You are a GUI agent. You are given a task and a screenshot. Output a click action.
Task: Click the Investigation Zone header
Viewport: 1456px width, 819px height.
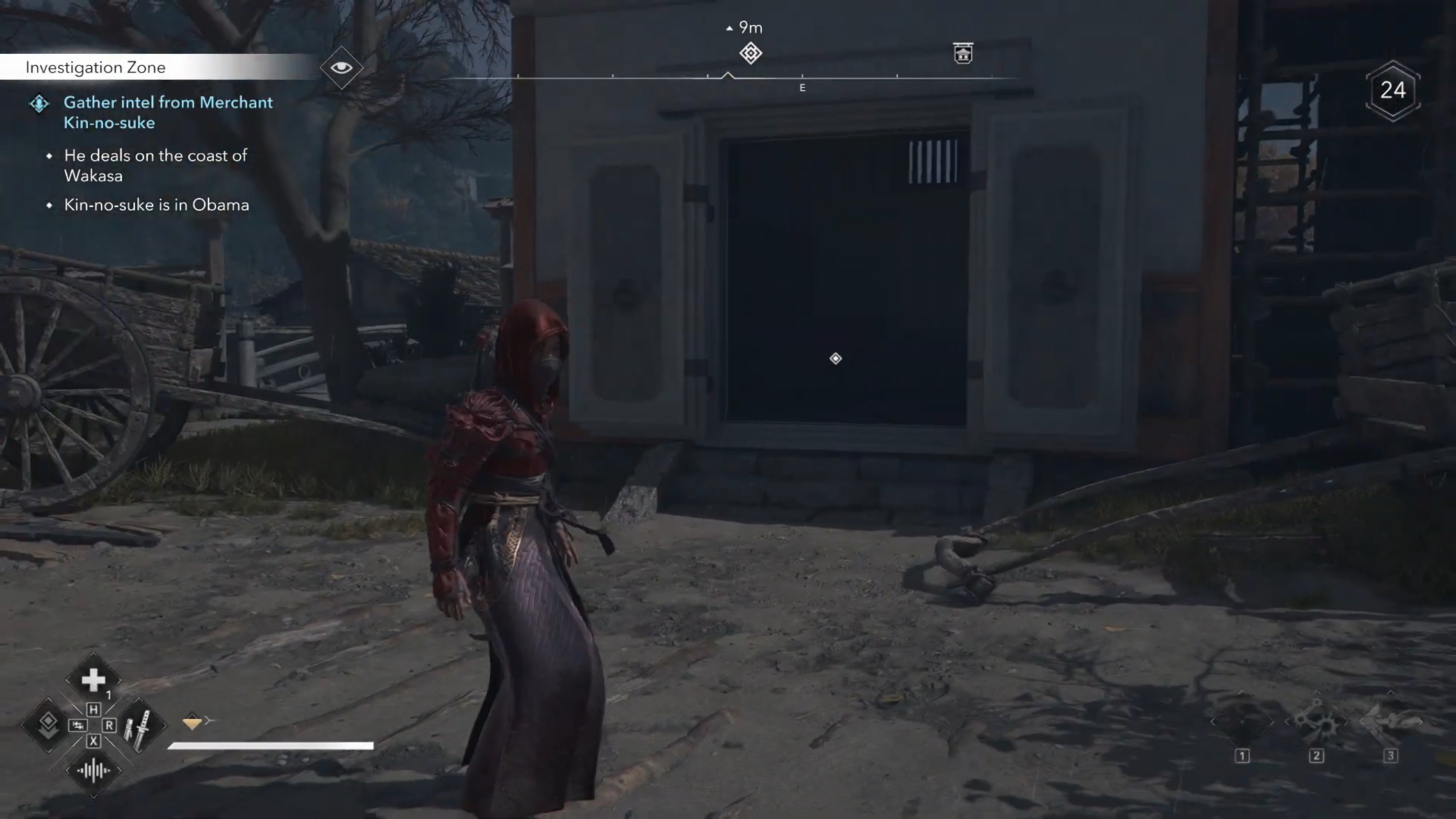(96, 68)
